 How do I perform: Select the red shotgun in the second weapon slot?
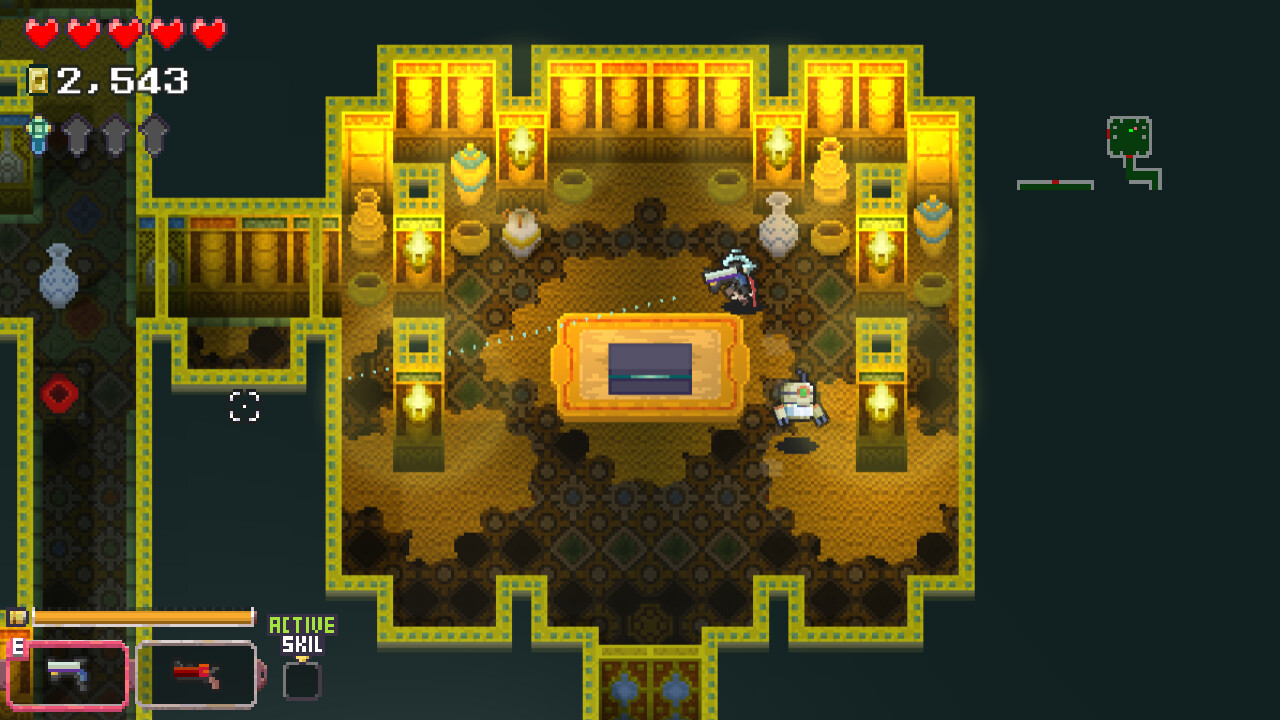tap(197, 672)
